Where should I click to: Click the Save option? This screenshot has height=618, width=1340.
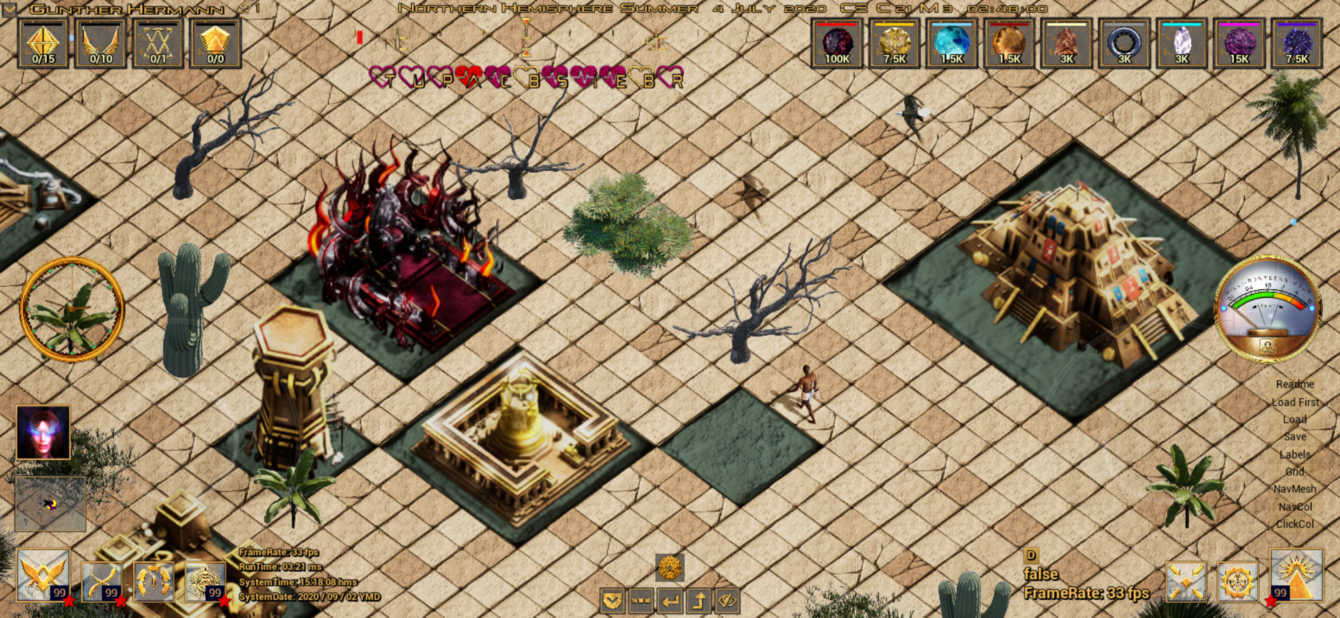(x=1295, y=437)
